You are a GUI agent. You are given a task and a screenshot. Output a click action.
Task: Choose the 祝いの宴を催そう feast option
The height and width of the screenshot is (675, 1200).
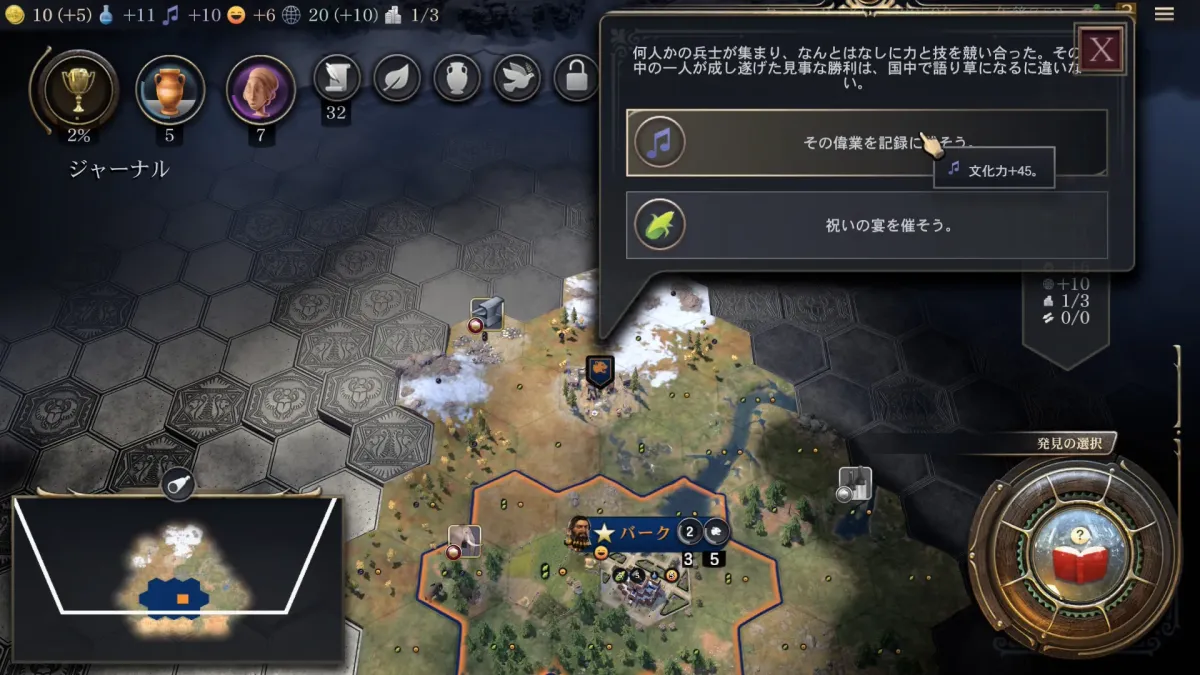coord(866,225)
